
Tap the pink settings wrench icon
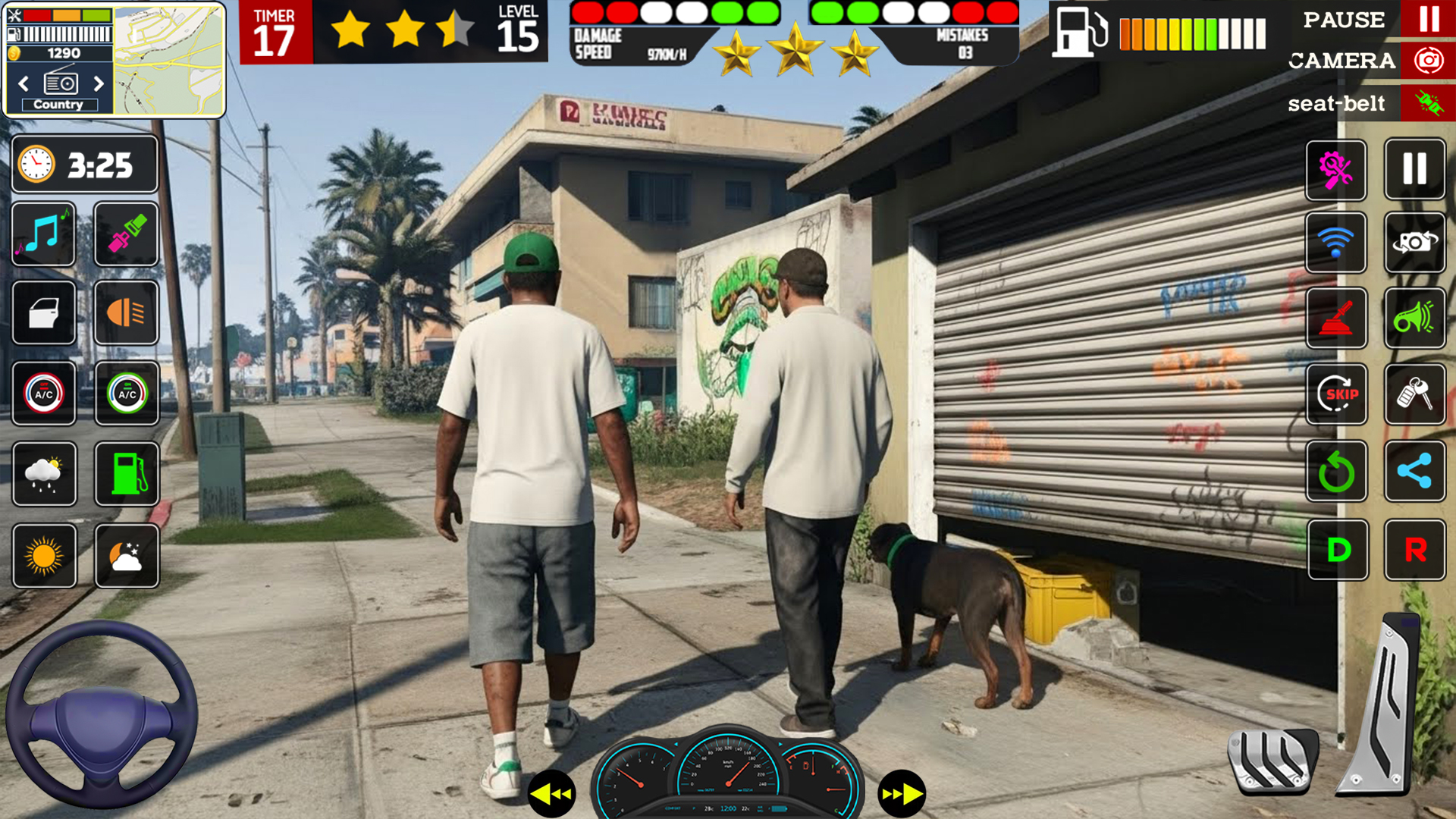click(x=1336, y=170)
